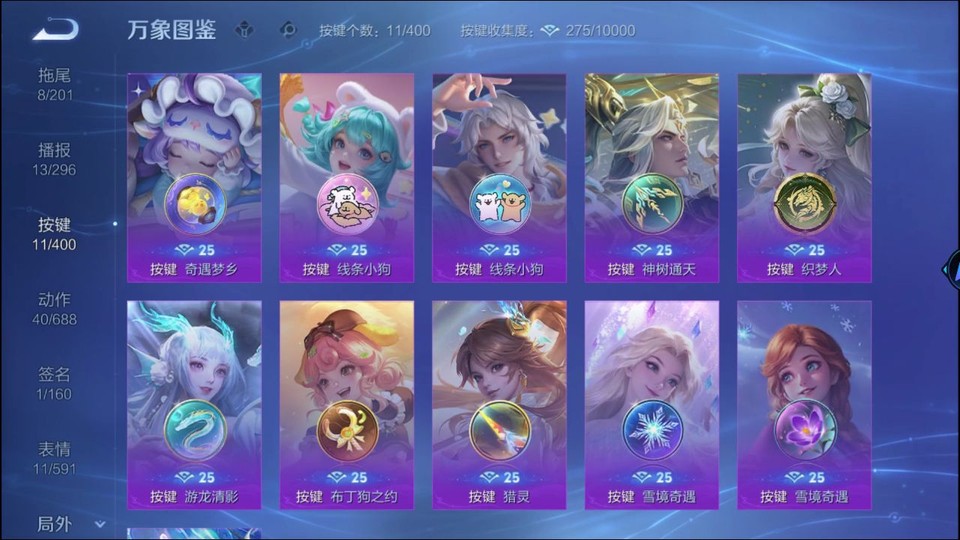Click the cube filter icon beside 万象图鉴
Screen dimensions: 960x540
[244, 30]
